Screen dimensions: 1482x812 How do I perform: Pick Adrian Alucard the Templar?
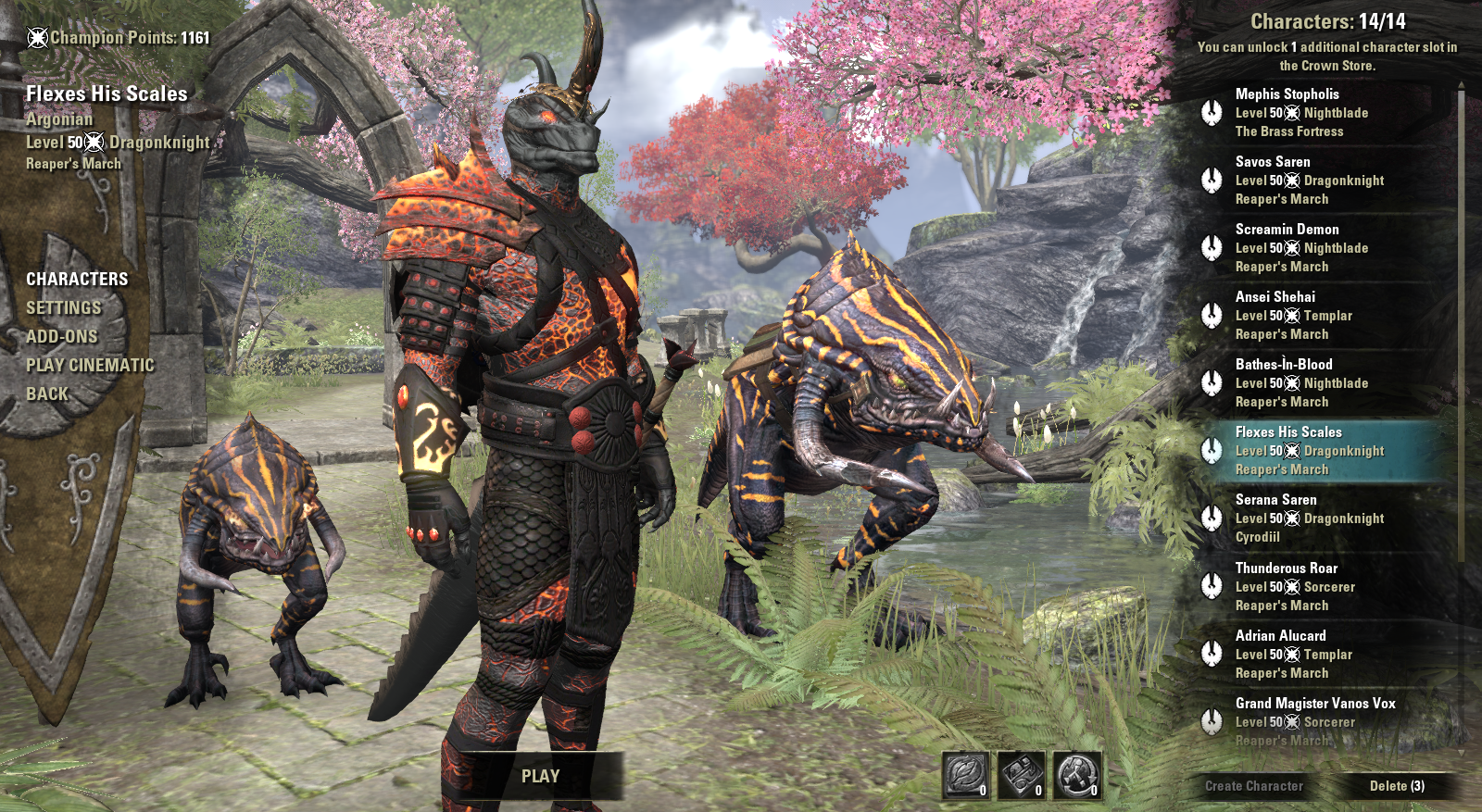click(1325, 654)
